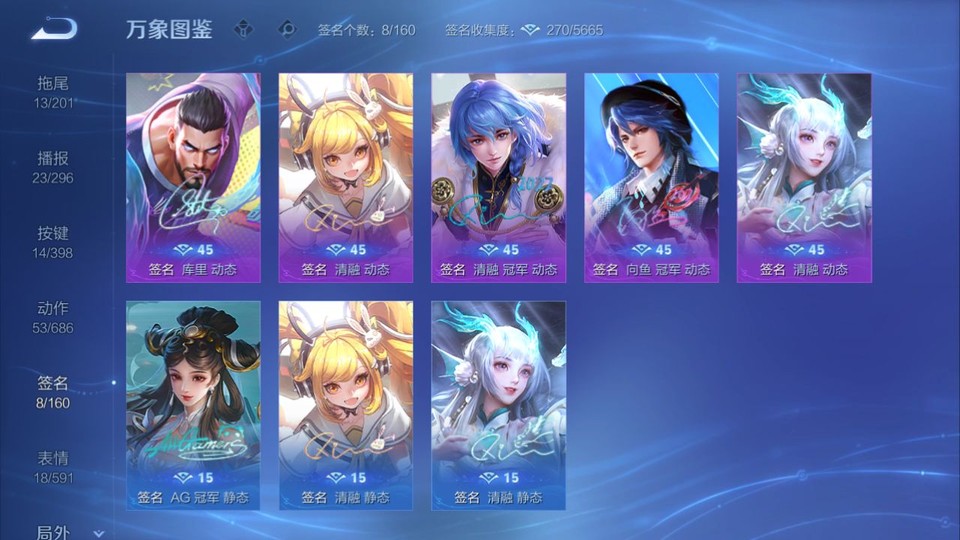
Task: Select the AG 冠军 静态 signature card
Action: point(193,405)
